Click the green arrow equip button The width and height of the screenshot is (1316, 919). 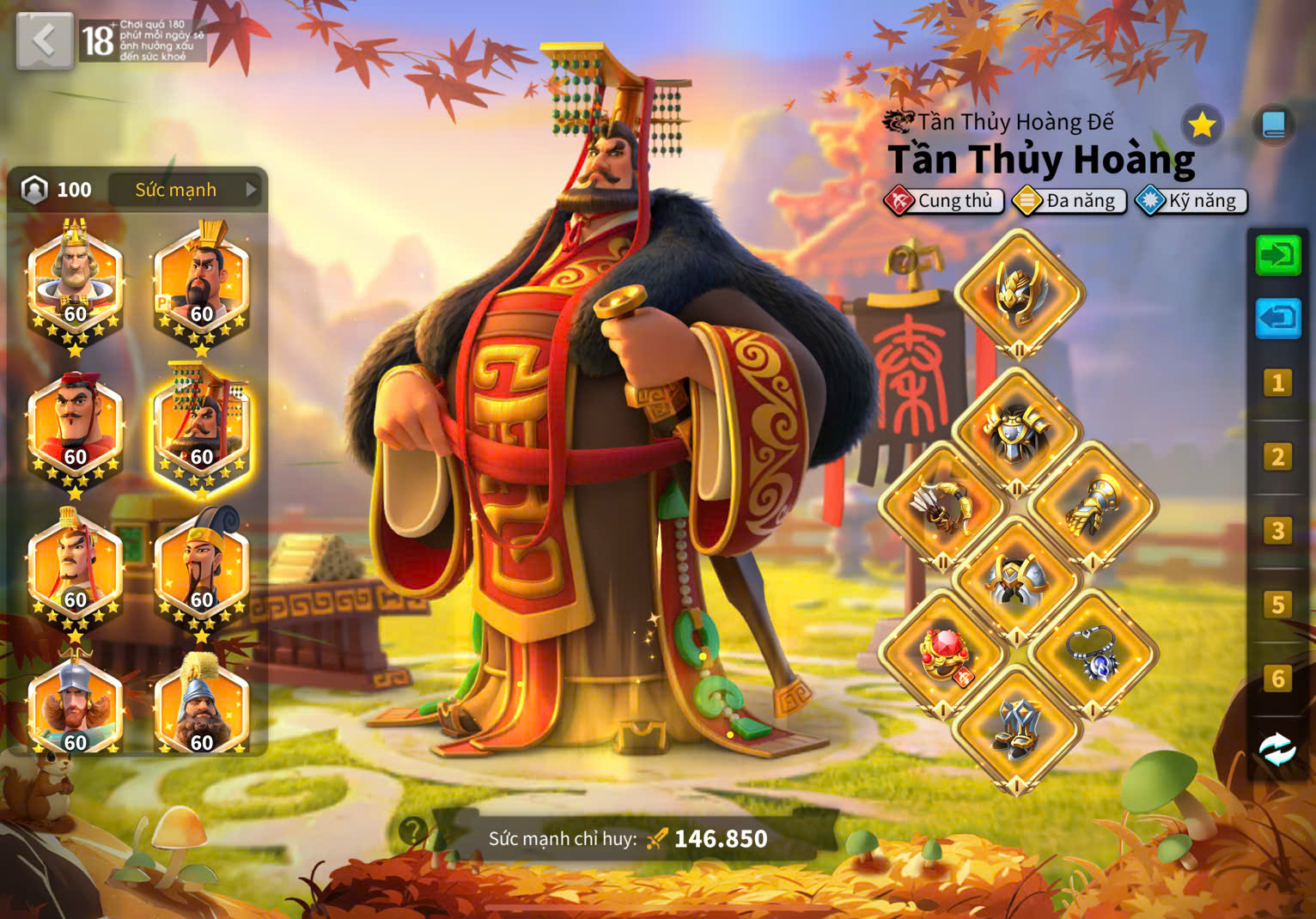(x=1277, y=255)
